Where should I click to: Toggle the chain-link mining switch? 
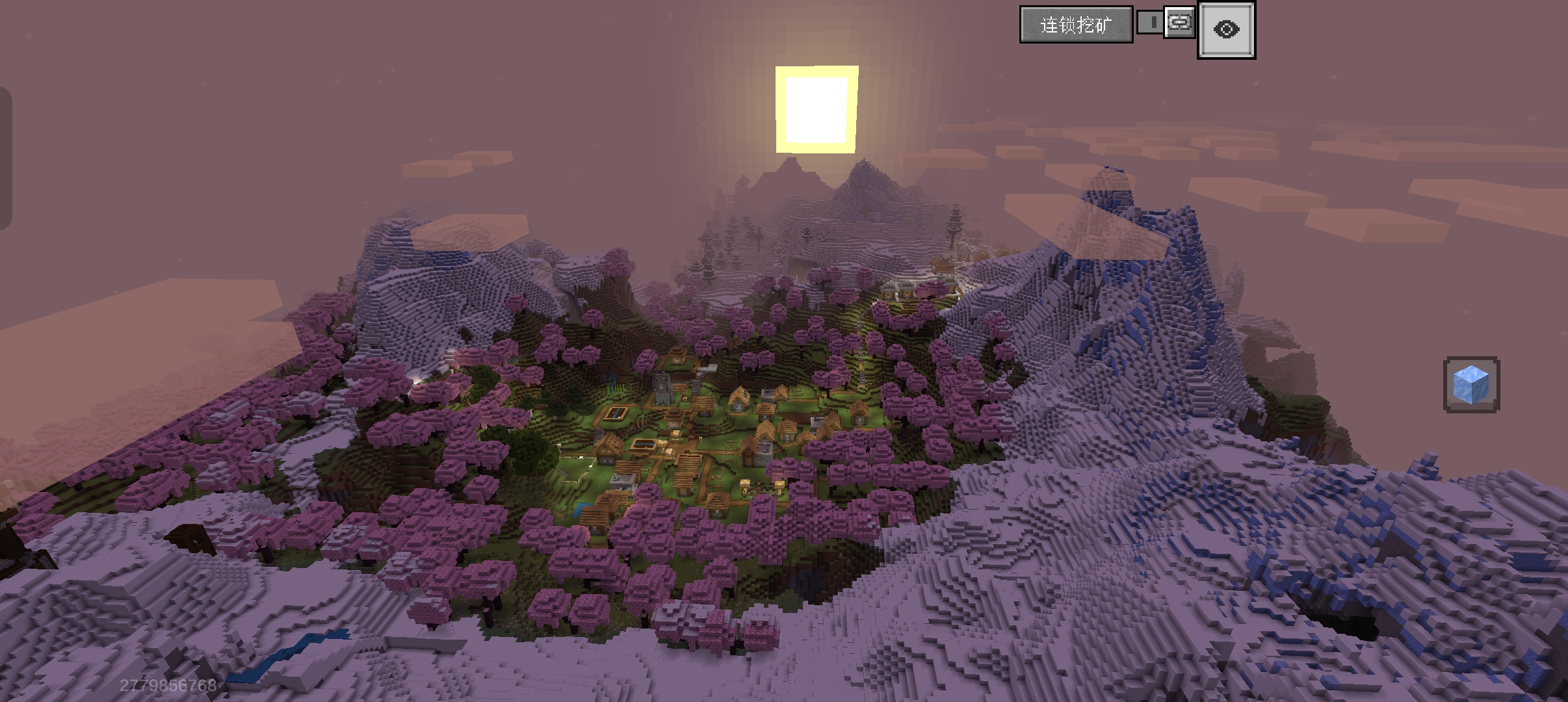tap(1166, 23)
